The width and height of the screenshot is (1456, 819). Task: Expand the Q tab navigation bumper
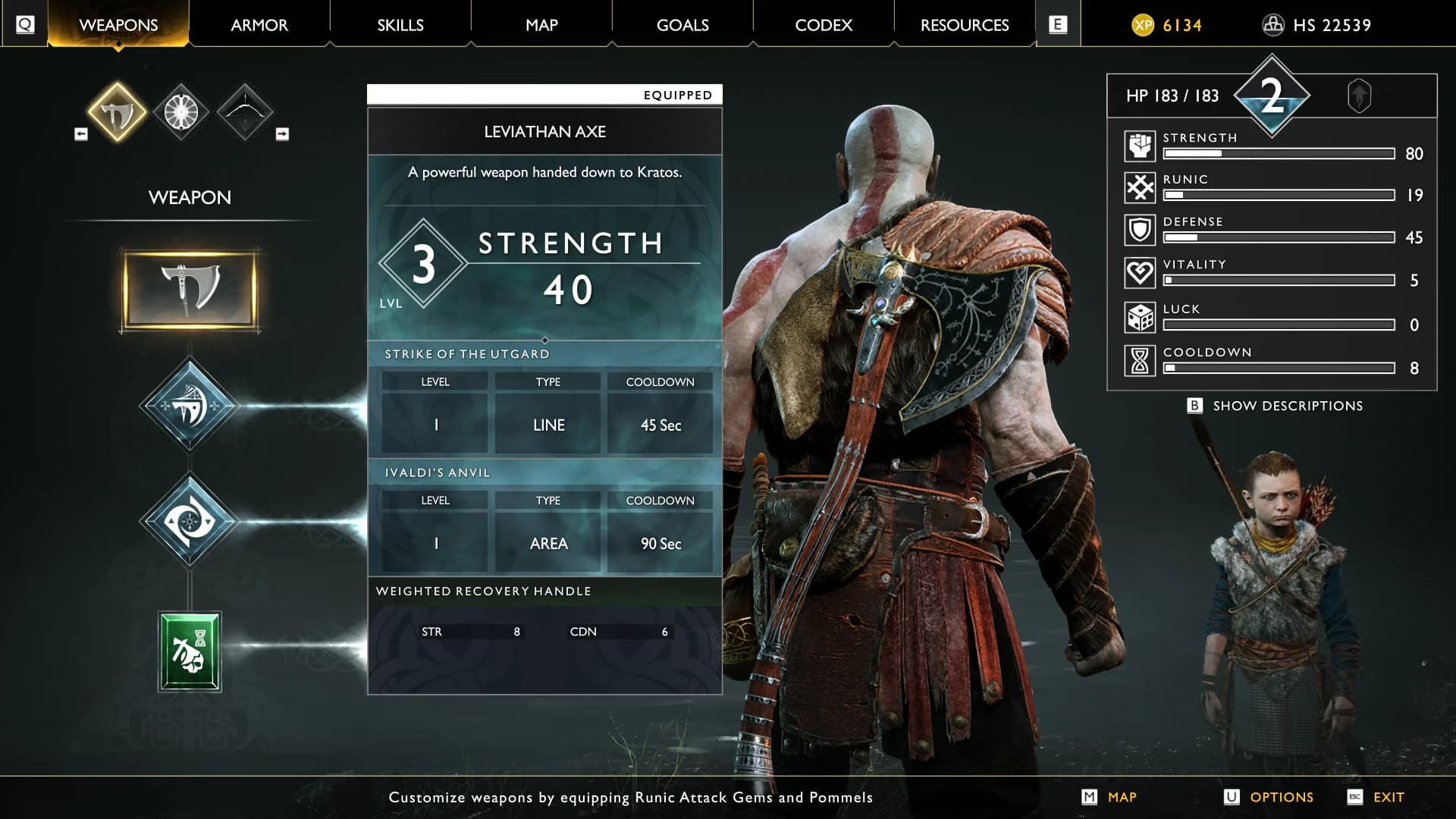[x=24, y=24]
